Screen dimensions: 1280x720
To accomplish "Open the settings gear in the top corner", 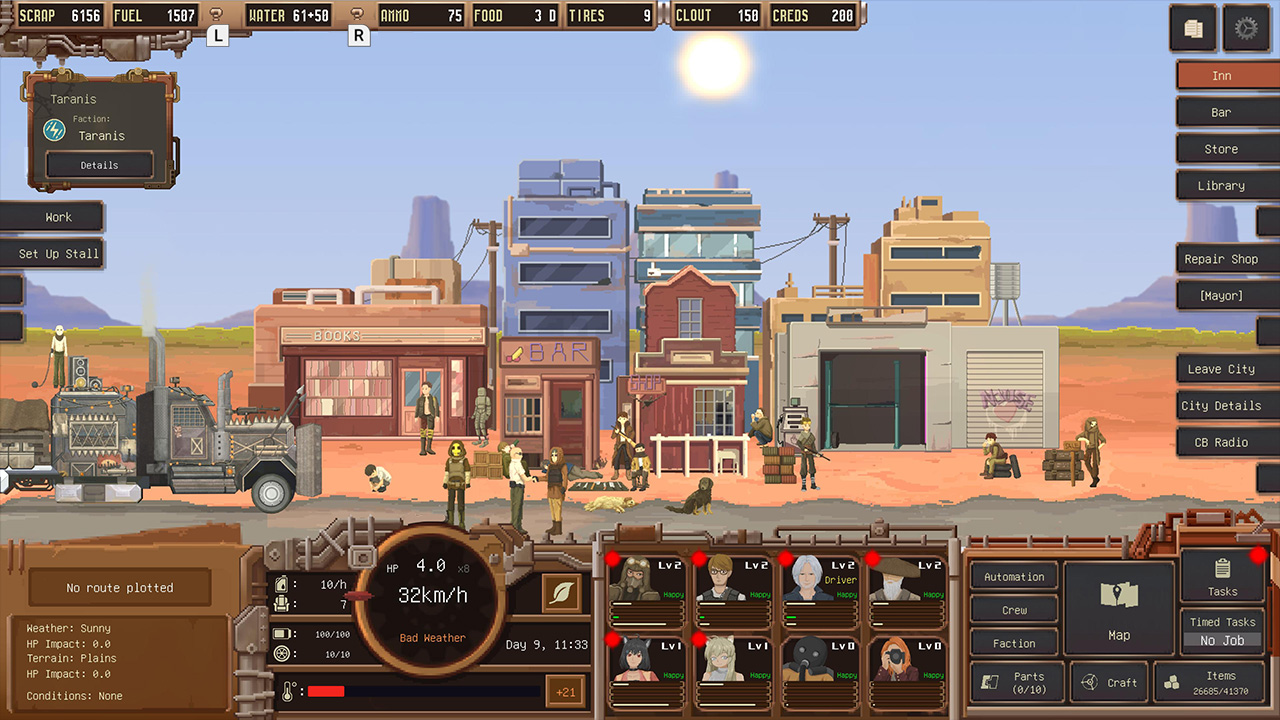I will click(1246, 28).
